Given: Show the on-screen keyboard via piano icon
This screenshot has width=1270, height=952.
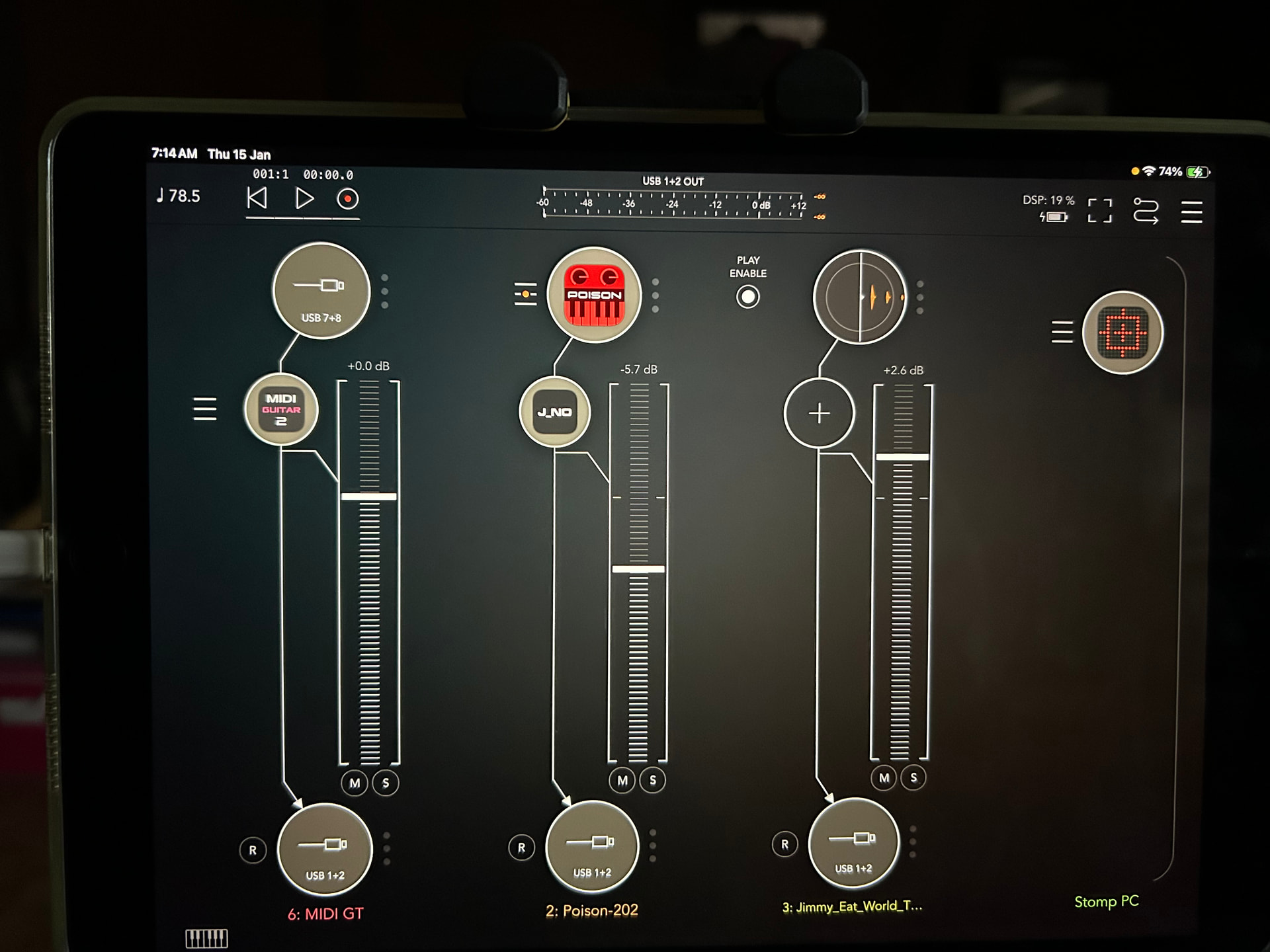Looking at the screenshot, I should tap(206, 938).
